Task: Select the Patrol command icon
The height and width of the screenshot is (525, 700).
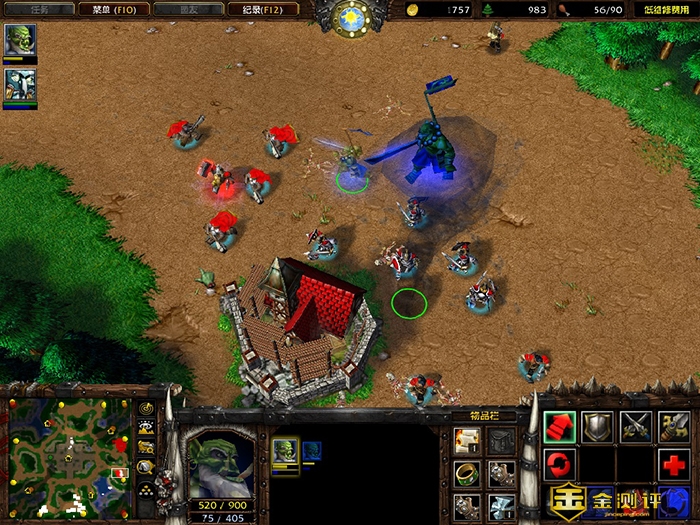Action: click(x=672, y=426)
